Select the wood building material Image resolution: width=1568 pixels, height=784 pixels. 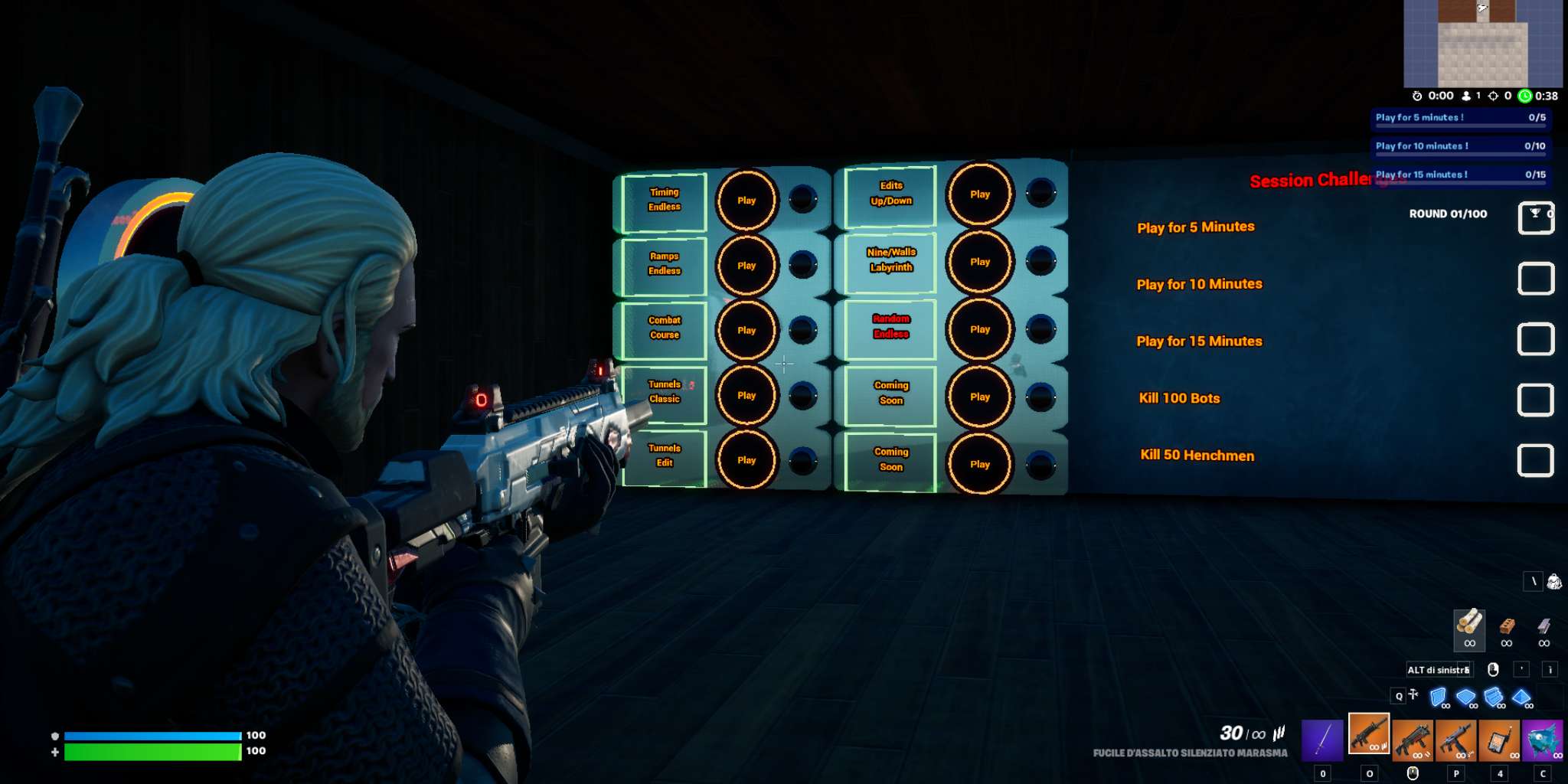(1469, 626)
